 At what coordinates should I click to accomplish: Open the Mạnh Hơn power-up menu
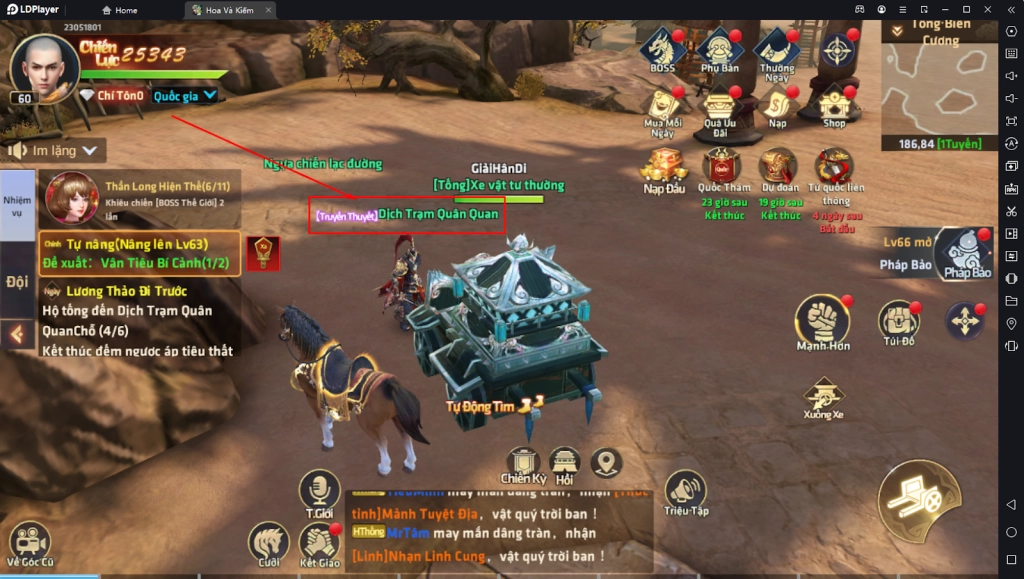pyautogui.click(x=822, y=322)
